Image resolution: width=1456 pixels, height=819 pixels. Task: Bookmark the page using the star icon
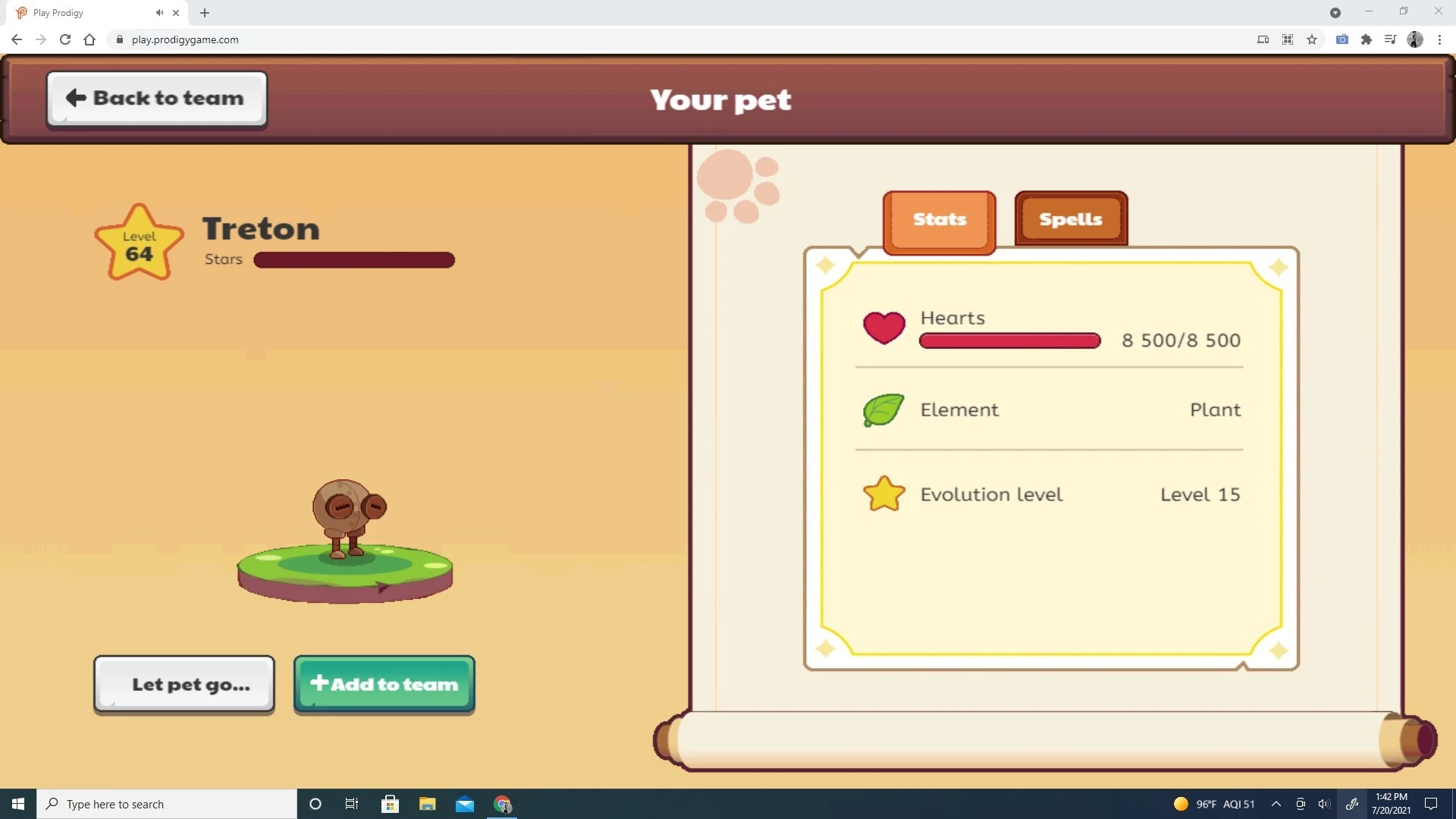[1312, 39]
